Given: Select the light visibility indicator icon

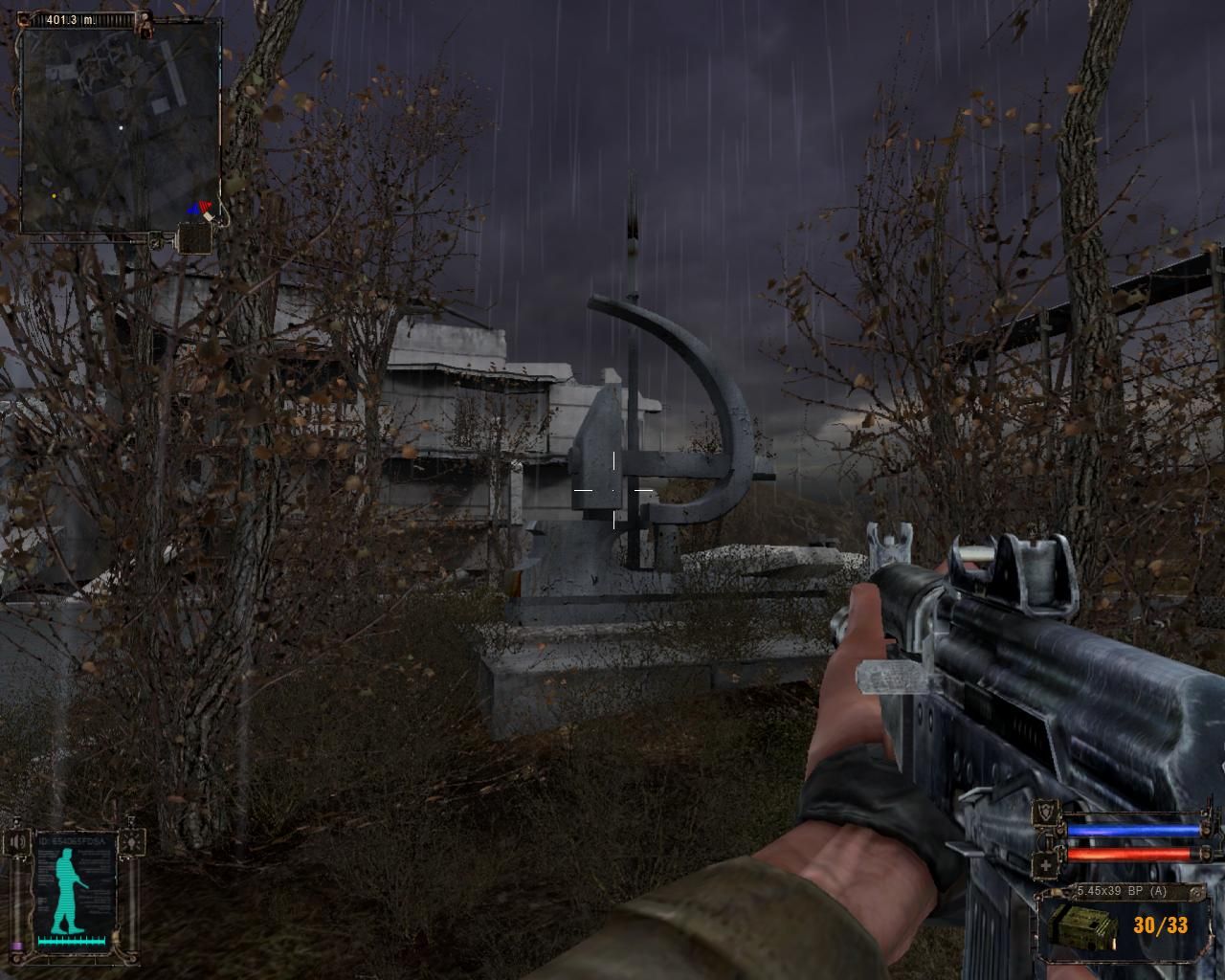Looking at the screenshot, I should (134, 841).
